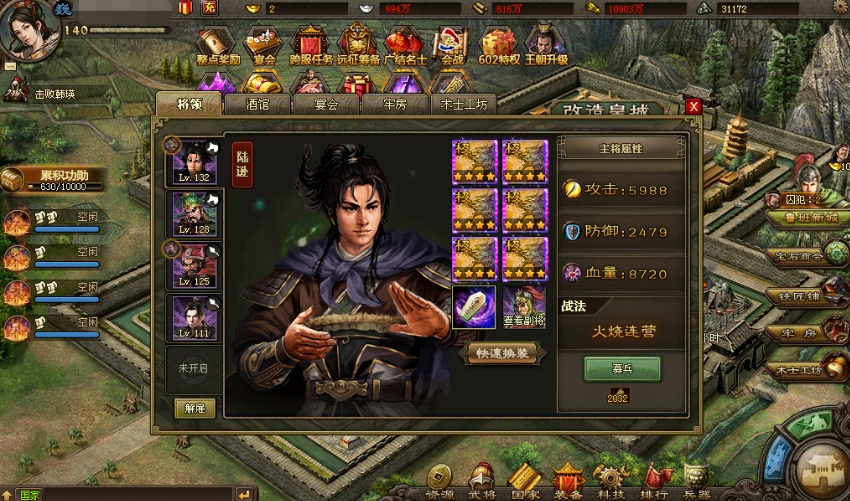This screenshot has height=501, width=850.
Task: Open the 宝石商会 gem guild shortcut
Action: (801, 255)
